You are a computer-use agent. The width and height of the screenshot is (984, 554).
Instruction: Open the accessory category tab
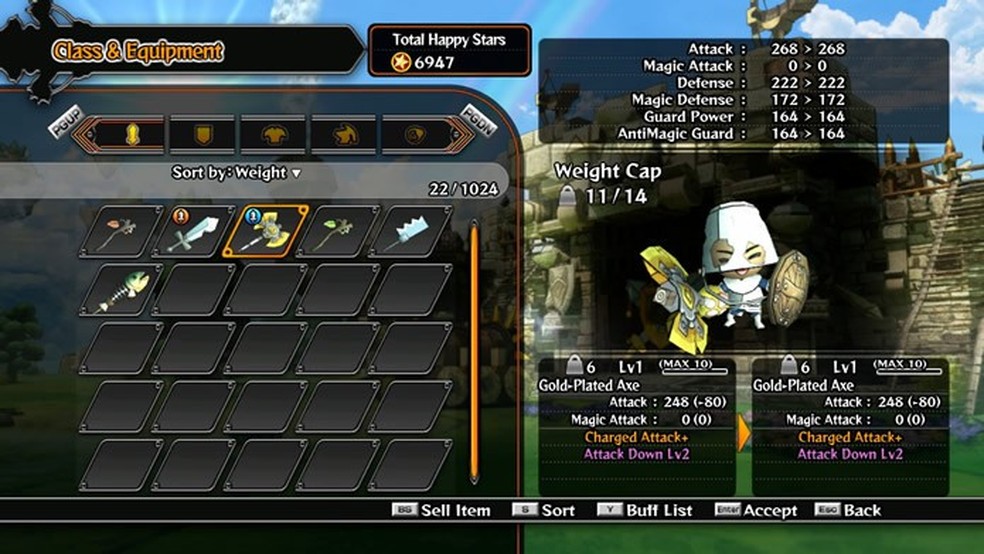pyautogui.click(x=414, y=134)
